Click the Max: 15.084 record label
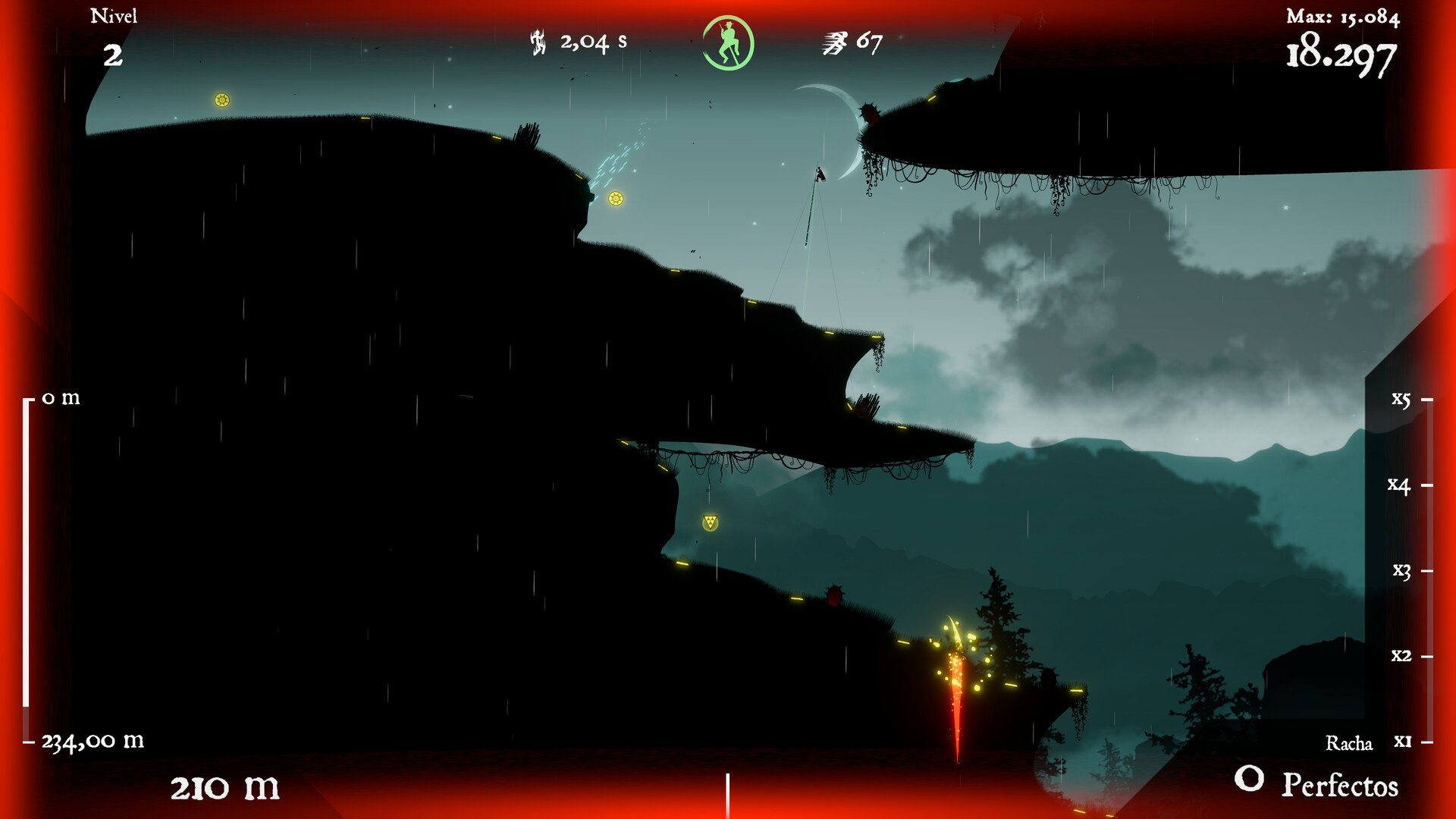The height and width of the screenshot is (819, 1456). 1342,17
